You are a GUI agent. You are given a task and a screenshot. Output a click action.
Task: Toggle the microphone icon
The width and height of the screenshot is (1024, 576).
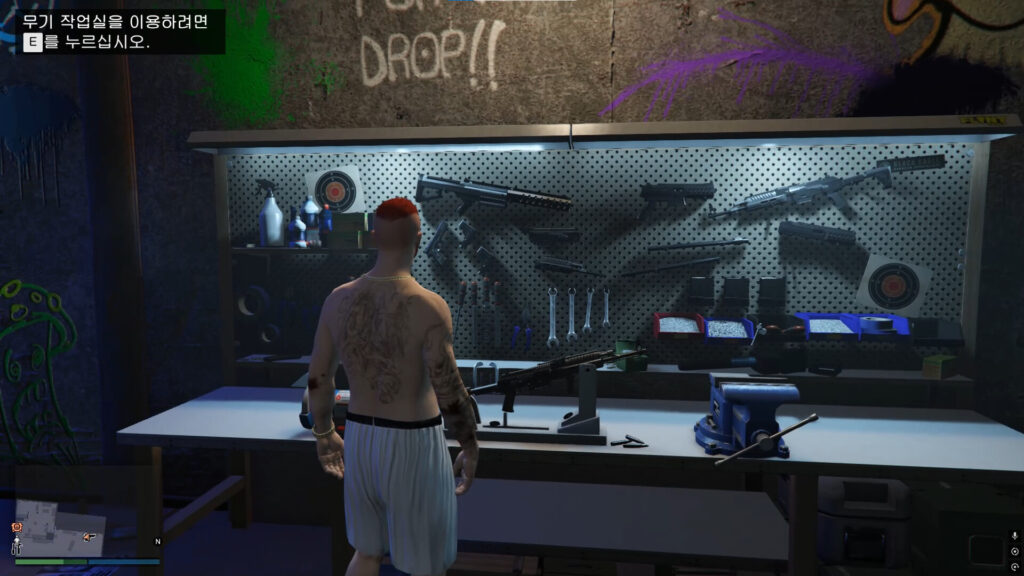pos(1016,536)
